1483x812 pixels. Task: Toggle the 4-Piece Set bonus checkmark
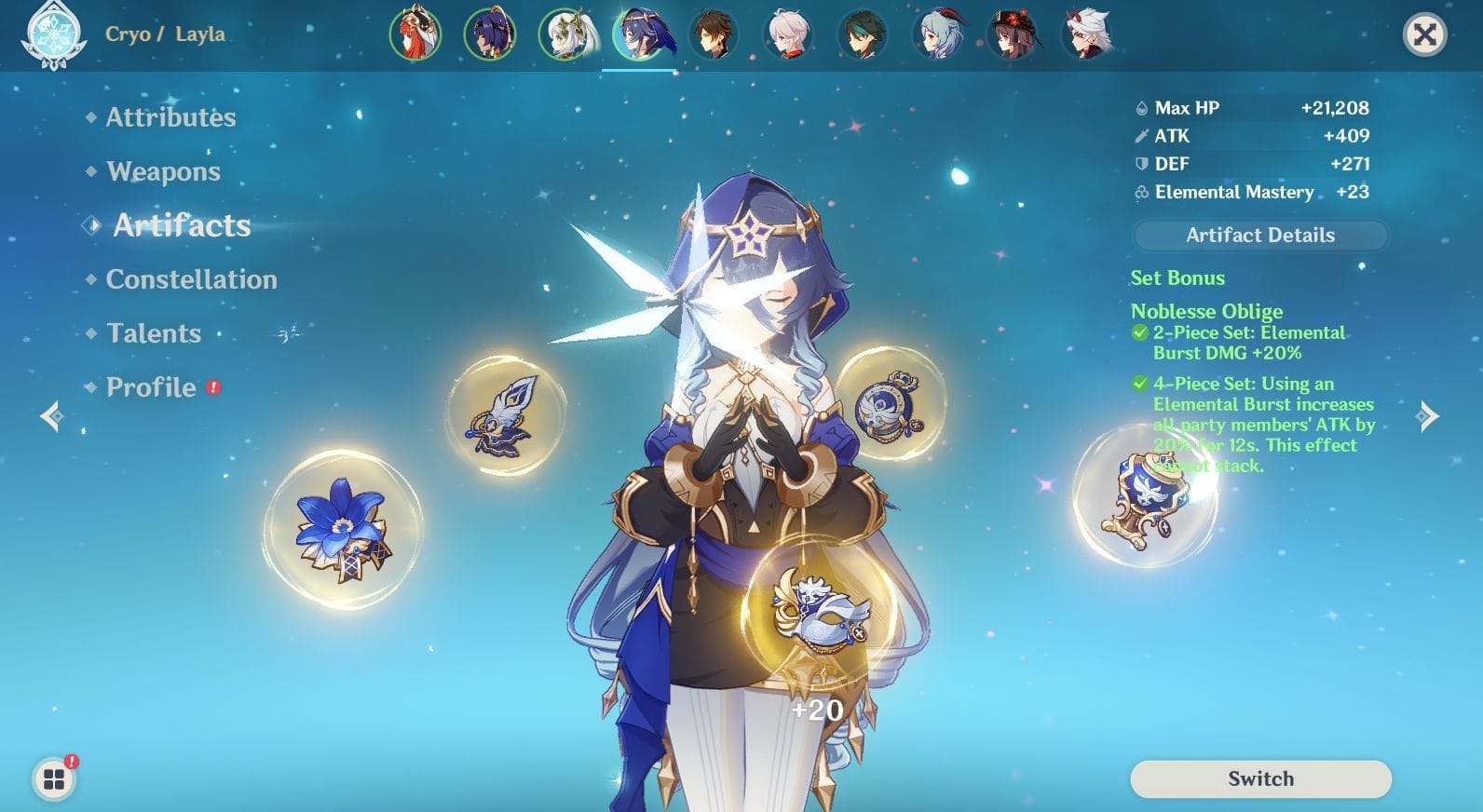tap(1139, 384)
